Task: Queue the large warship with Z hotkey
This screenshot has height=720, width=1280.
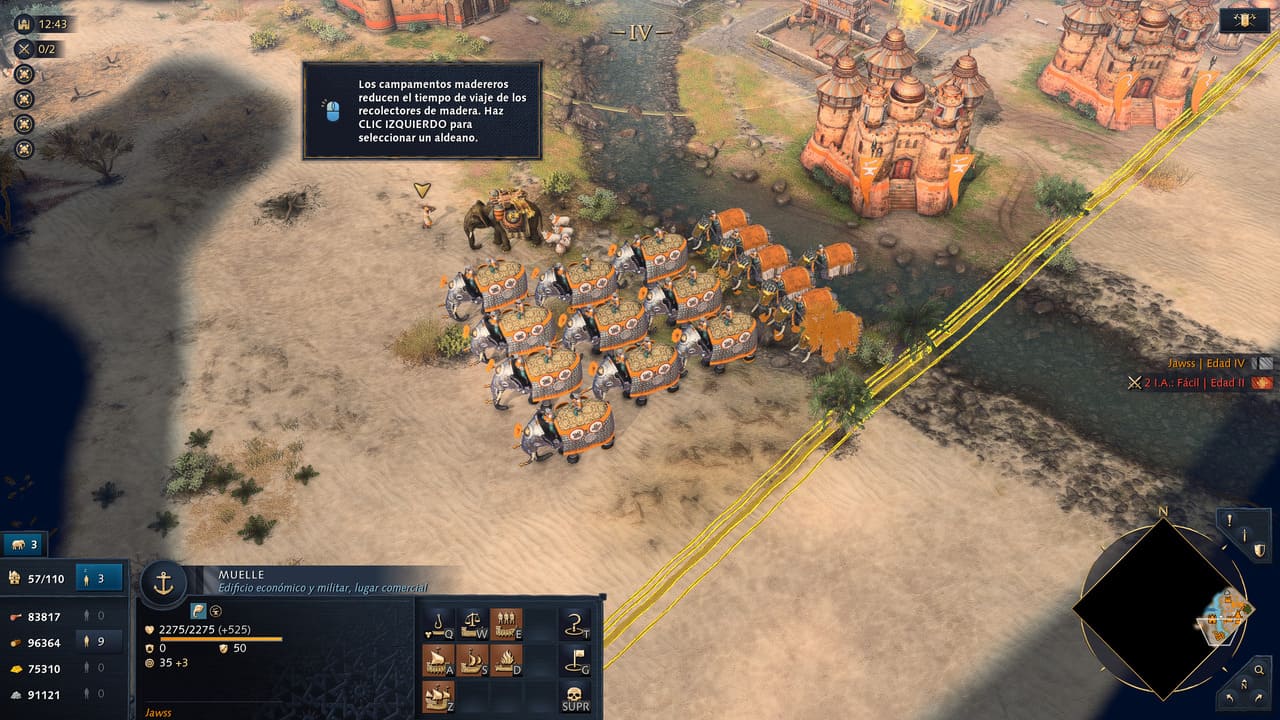Action: click(x=439, y=695)
